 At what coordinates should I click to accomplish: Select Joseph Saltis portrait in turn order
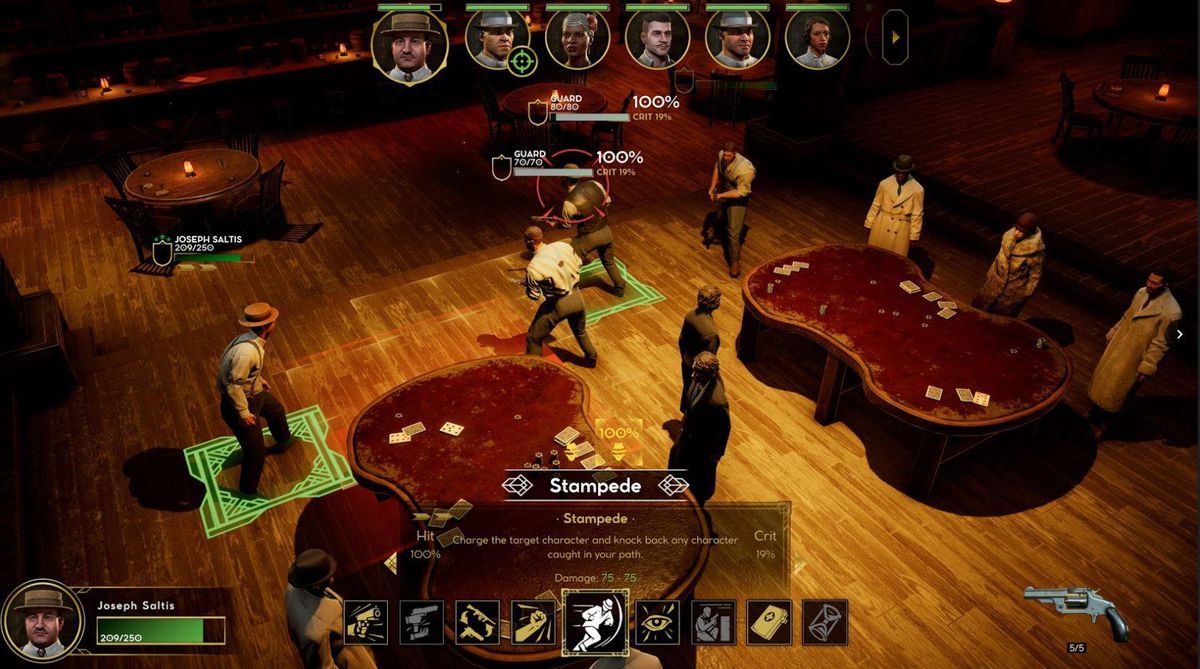point(409,45)
